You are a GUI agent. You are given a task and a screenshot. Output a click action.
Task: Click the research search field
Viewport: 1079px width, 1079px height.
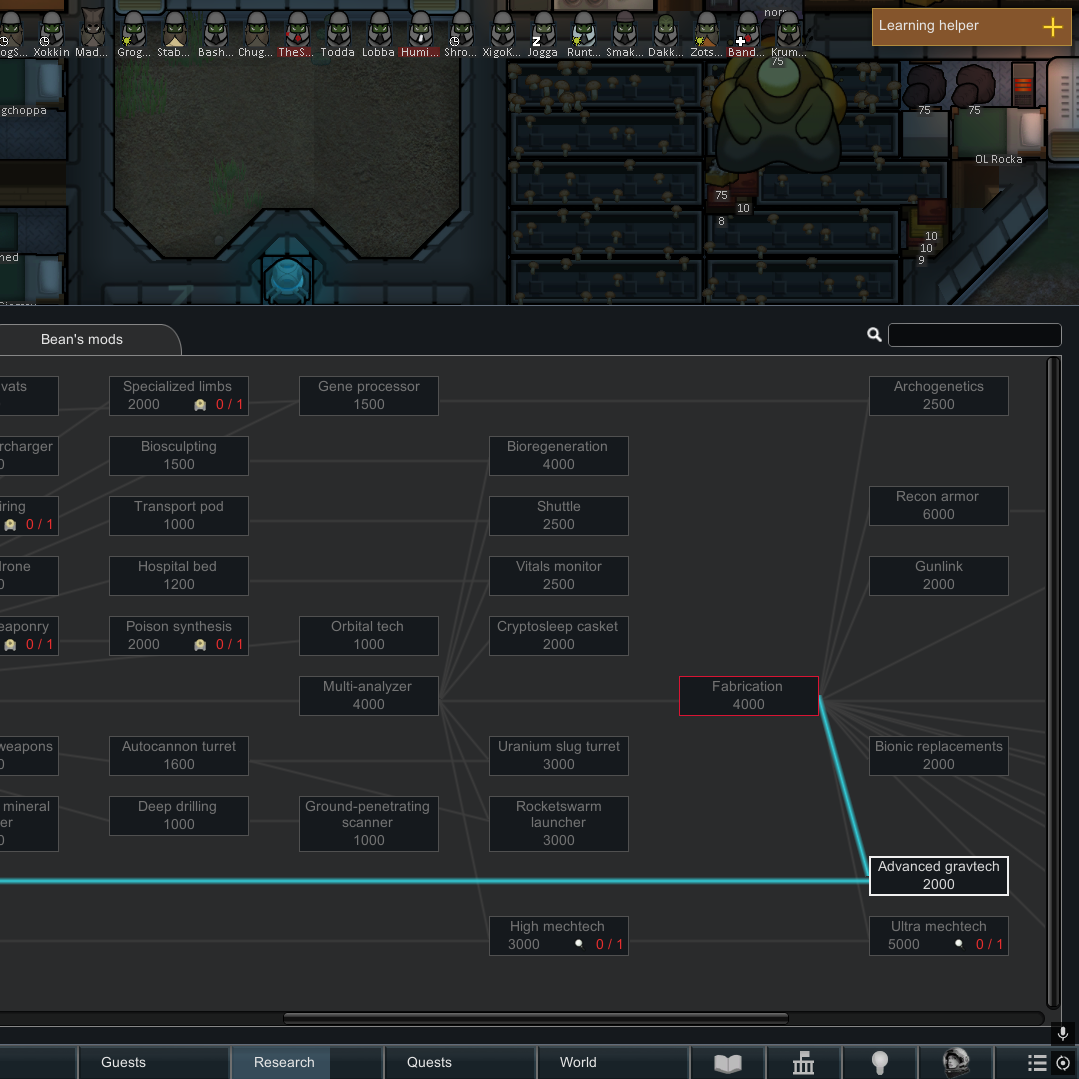click(974, 335)
